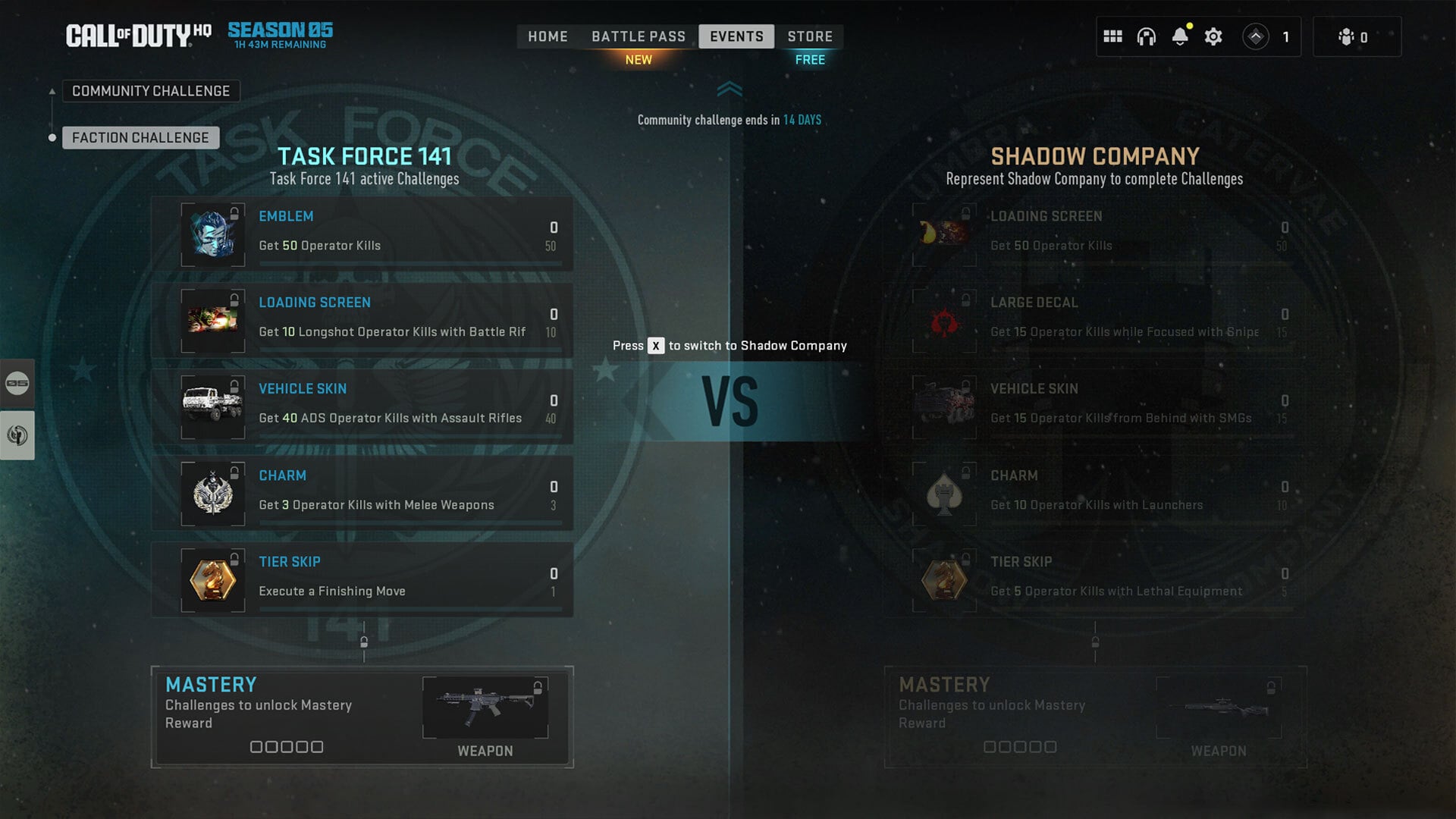Image resolution: width=1456 pixels, height=819 pixels.
Task: Click the Emblem challenge progress bar
Action: [x=413, y=263]
